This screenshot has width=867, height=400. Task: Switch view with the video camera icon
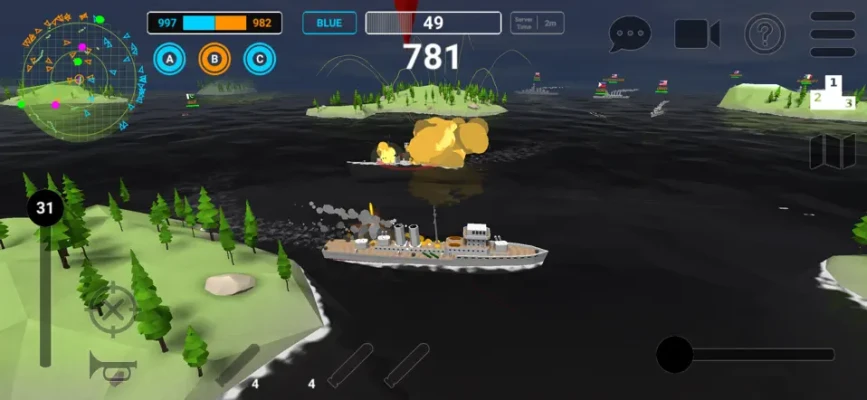pyautogui.click(x=697, y=33)
